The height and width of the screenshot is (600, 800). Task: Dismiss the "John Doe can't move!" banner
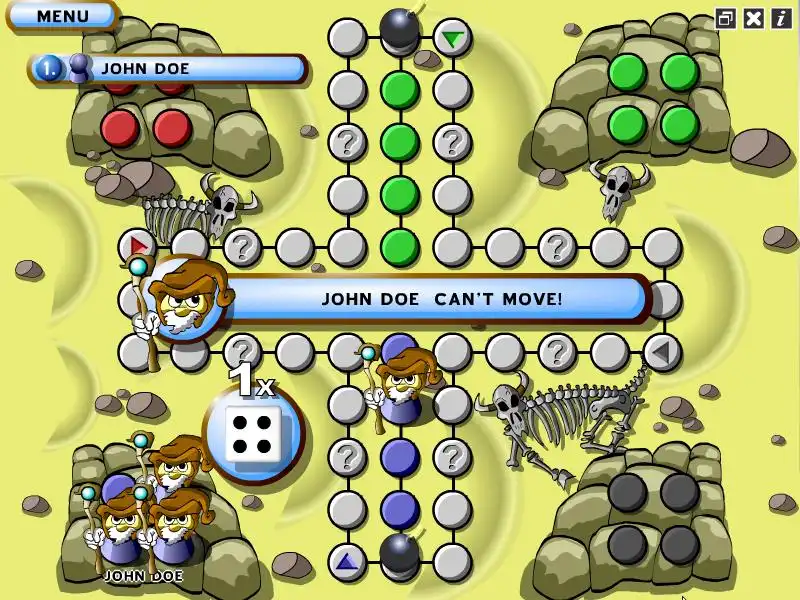point(440,298)
